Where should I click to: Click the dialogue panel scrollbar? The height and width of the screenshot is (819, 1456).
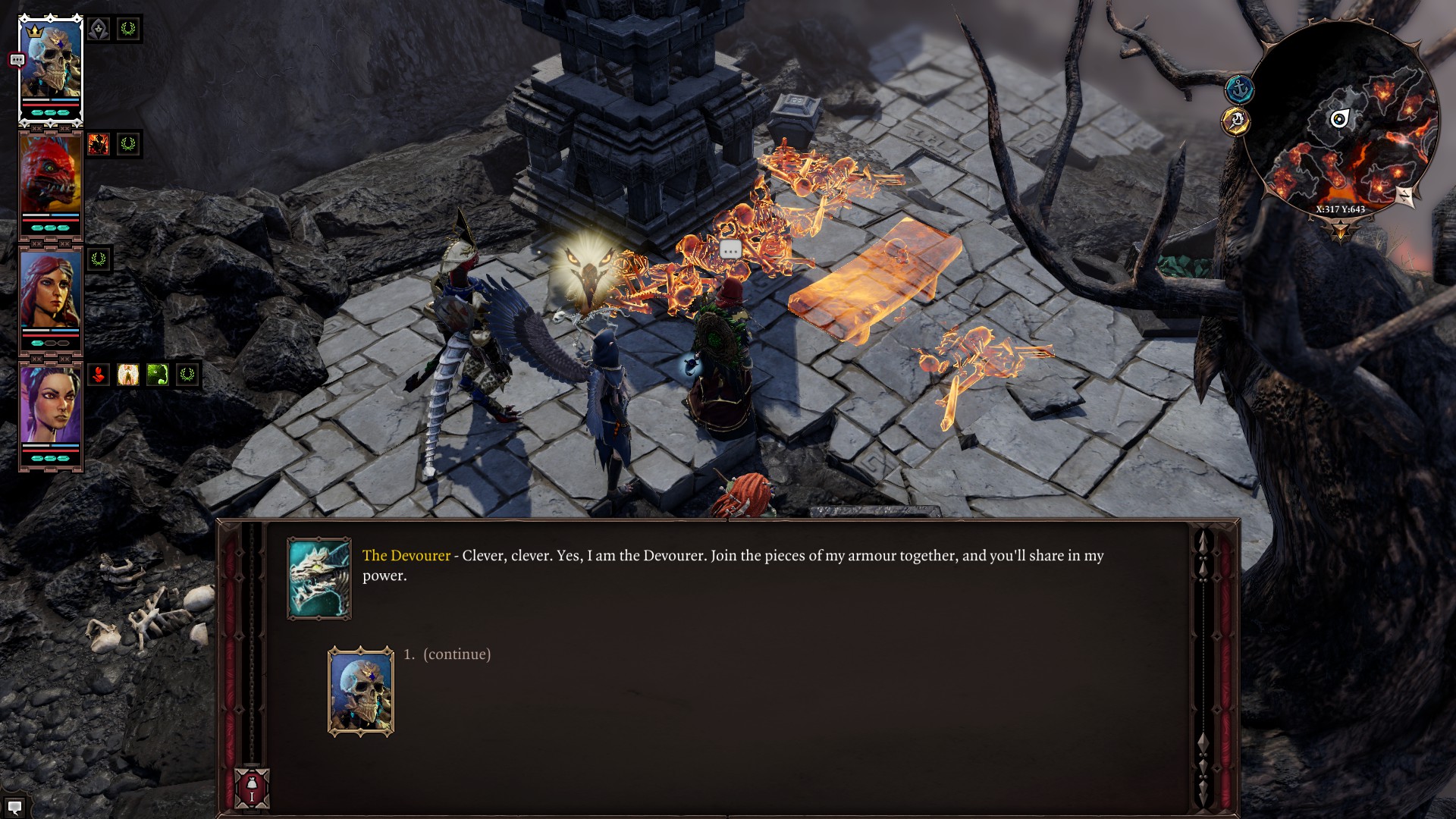(x=1203, y=667)
